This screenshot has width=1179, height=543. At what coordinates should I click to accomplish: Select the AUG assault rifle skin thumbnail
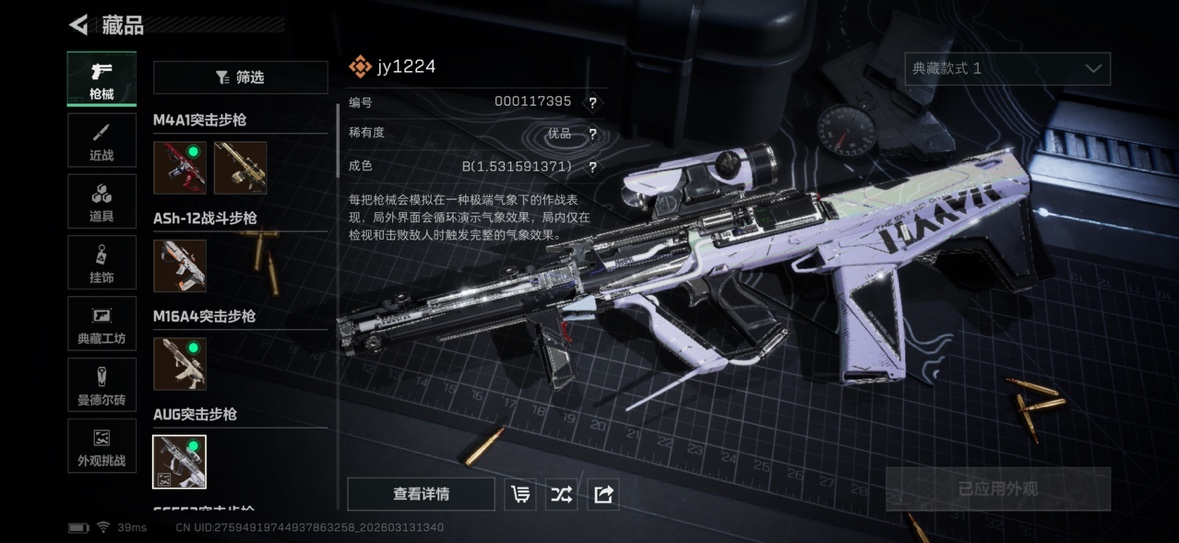(180, 461)
